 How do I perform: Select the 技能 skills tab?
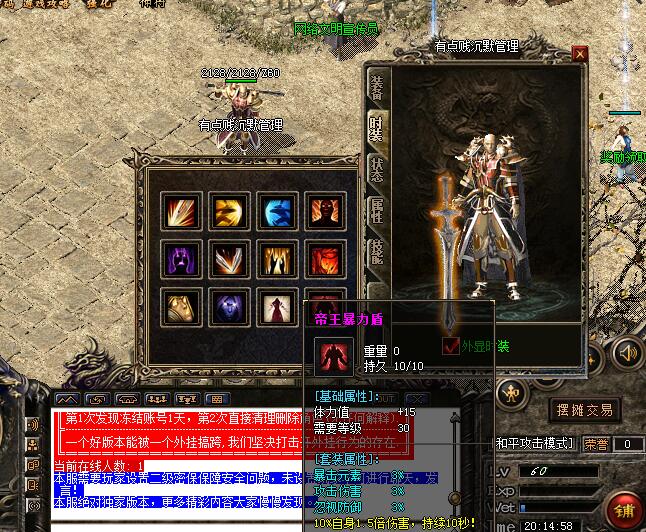click(377, 252)
